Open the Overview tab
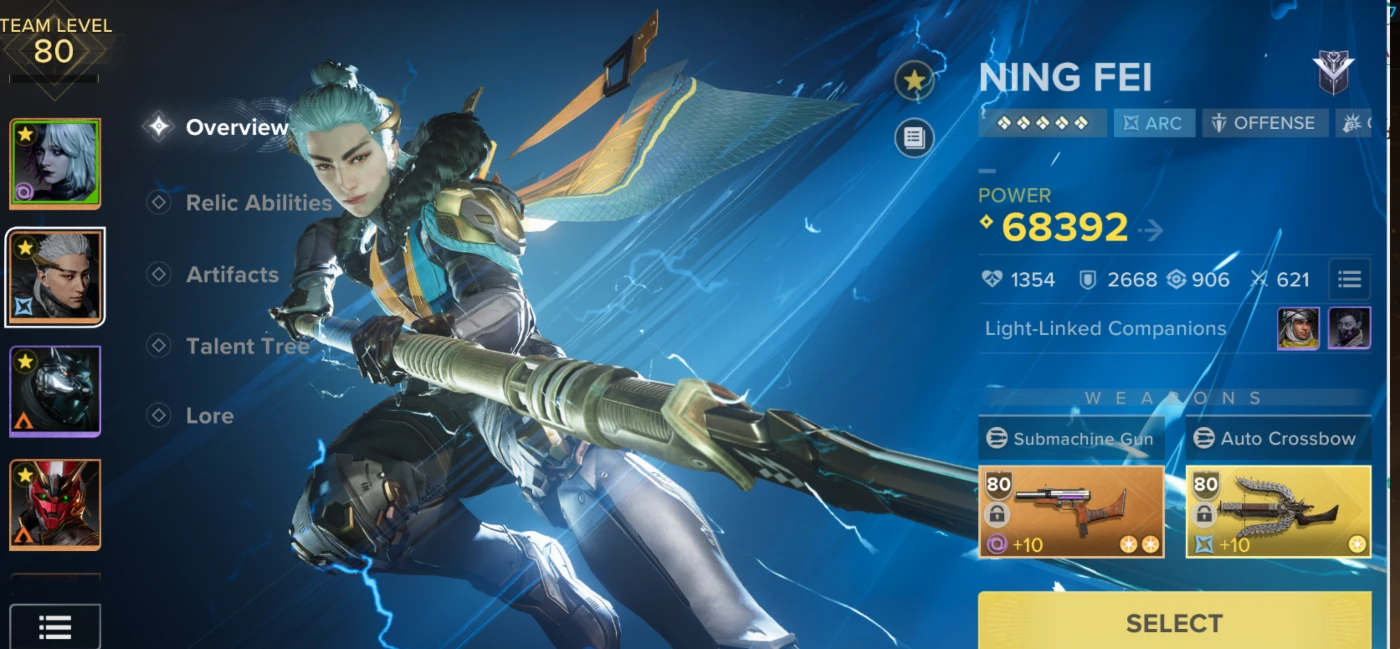The width and height of the screenshot is (1400, 649). pyautogui.click(x=236, y=127)
